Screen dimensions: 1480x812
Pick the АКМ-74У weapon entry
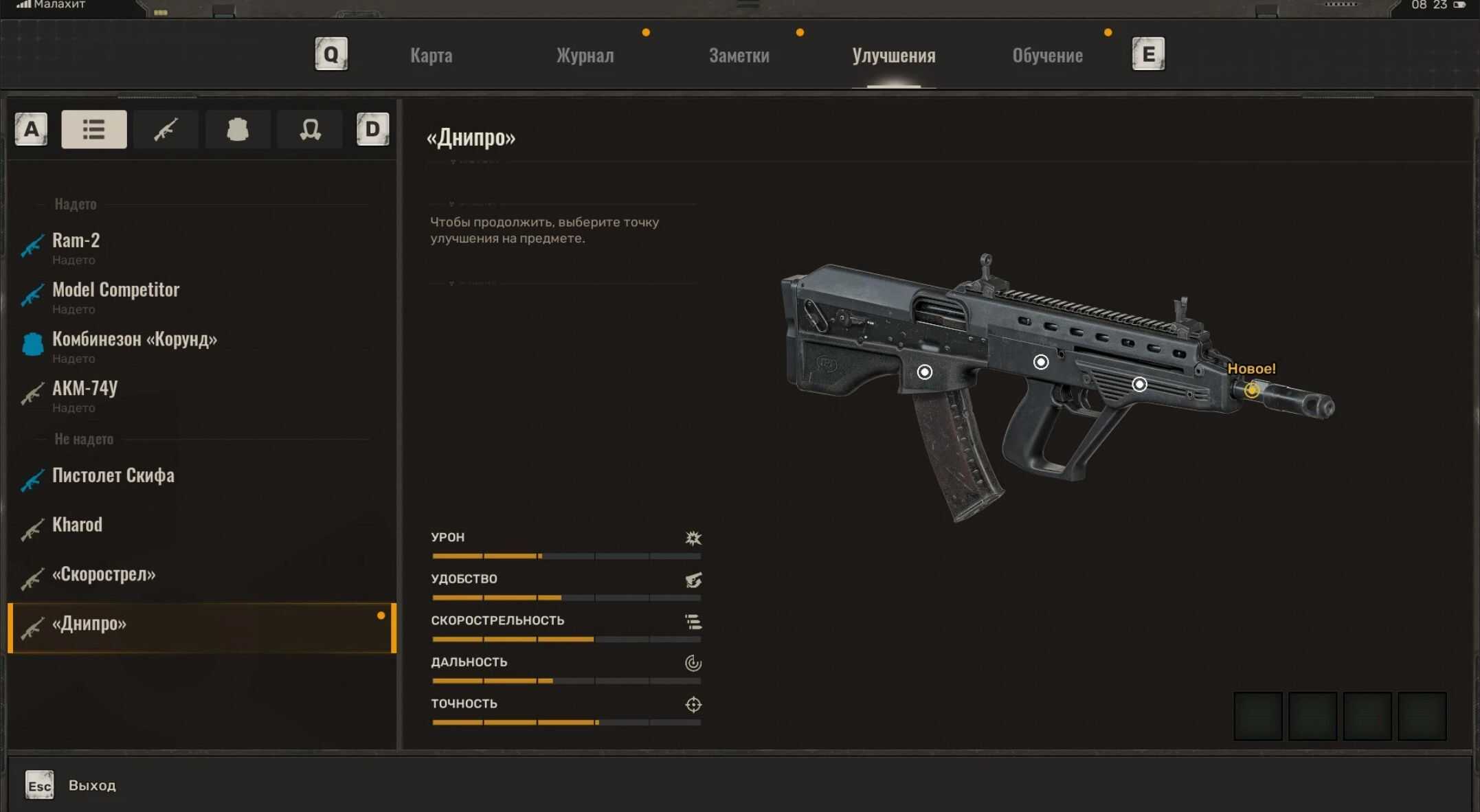(x=85, y=389)
